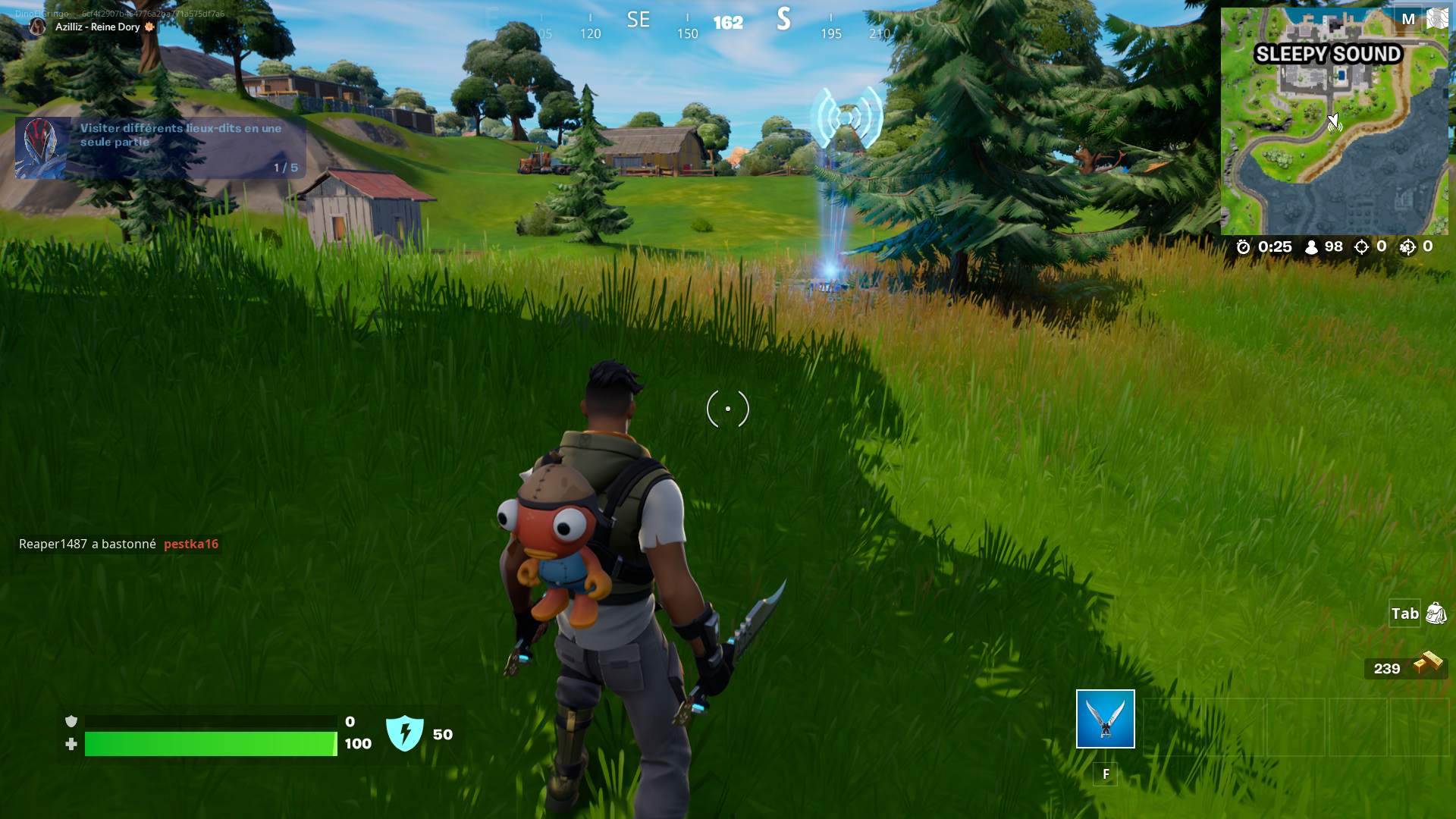Open the full map using the M indicator

[x=1407, y=19]
